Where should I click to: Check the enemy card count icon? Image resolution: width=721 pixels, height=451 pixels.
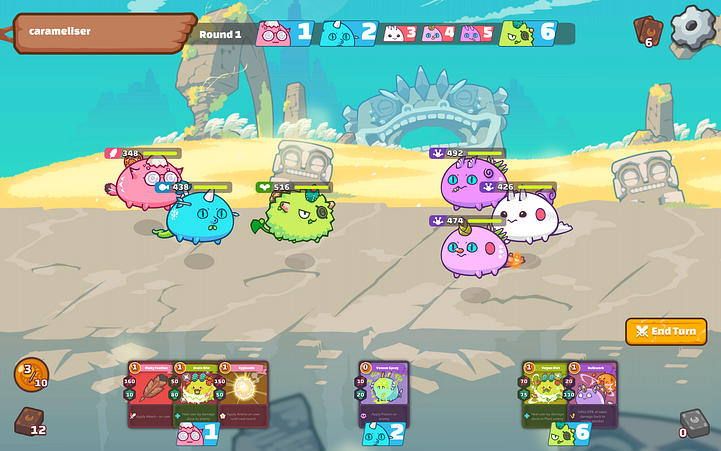pyautogui.click(x=648, y=31)
